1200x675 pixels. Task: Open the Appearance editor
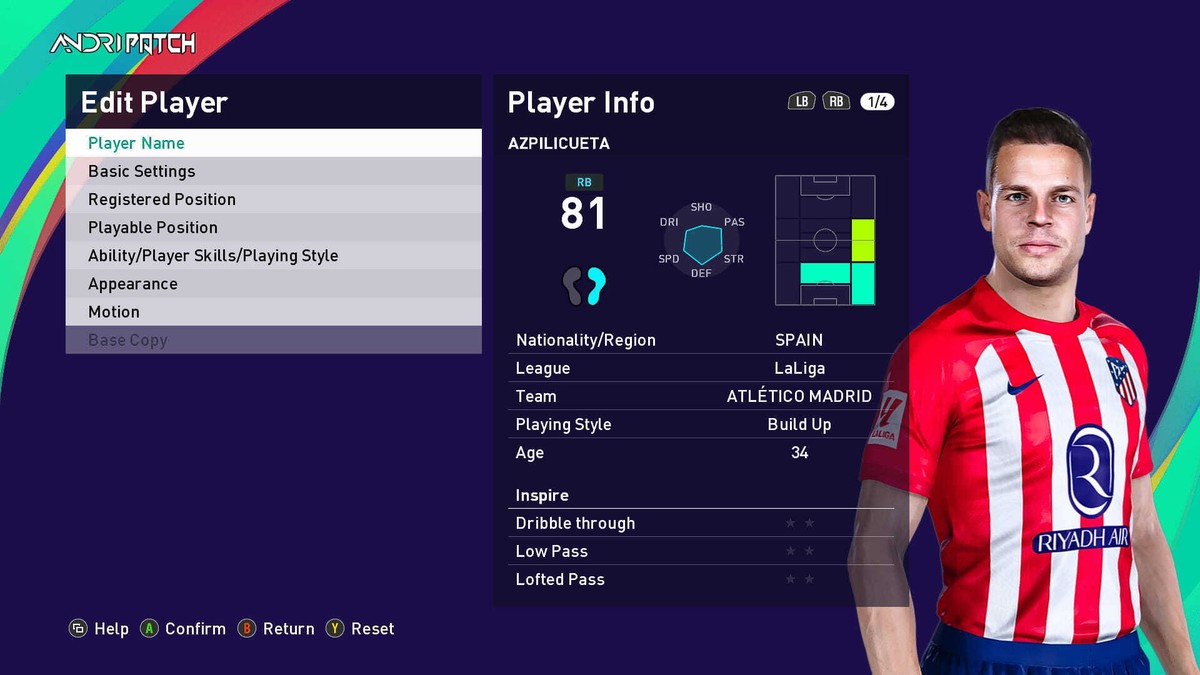click(273, 283)
